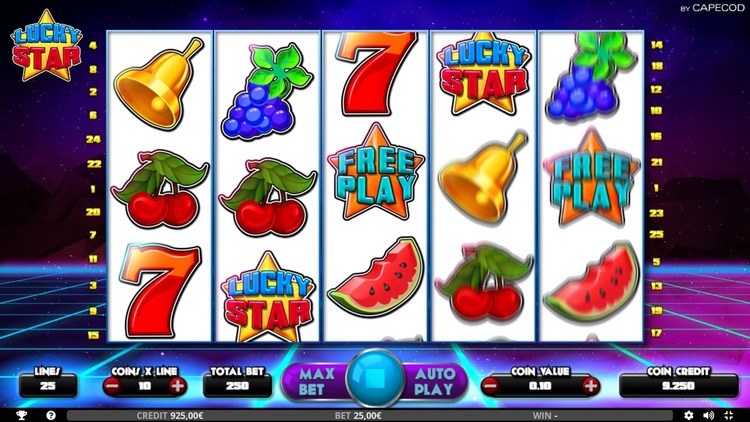Image resolution: width=750 pixels, height=422 pixels.
Task: Toggle fullscreen mode icon
Action: point(730,414)
